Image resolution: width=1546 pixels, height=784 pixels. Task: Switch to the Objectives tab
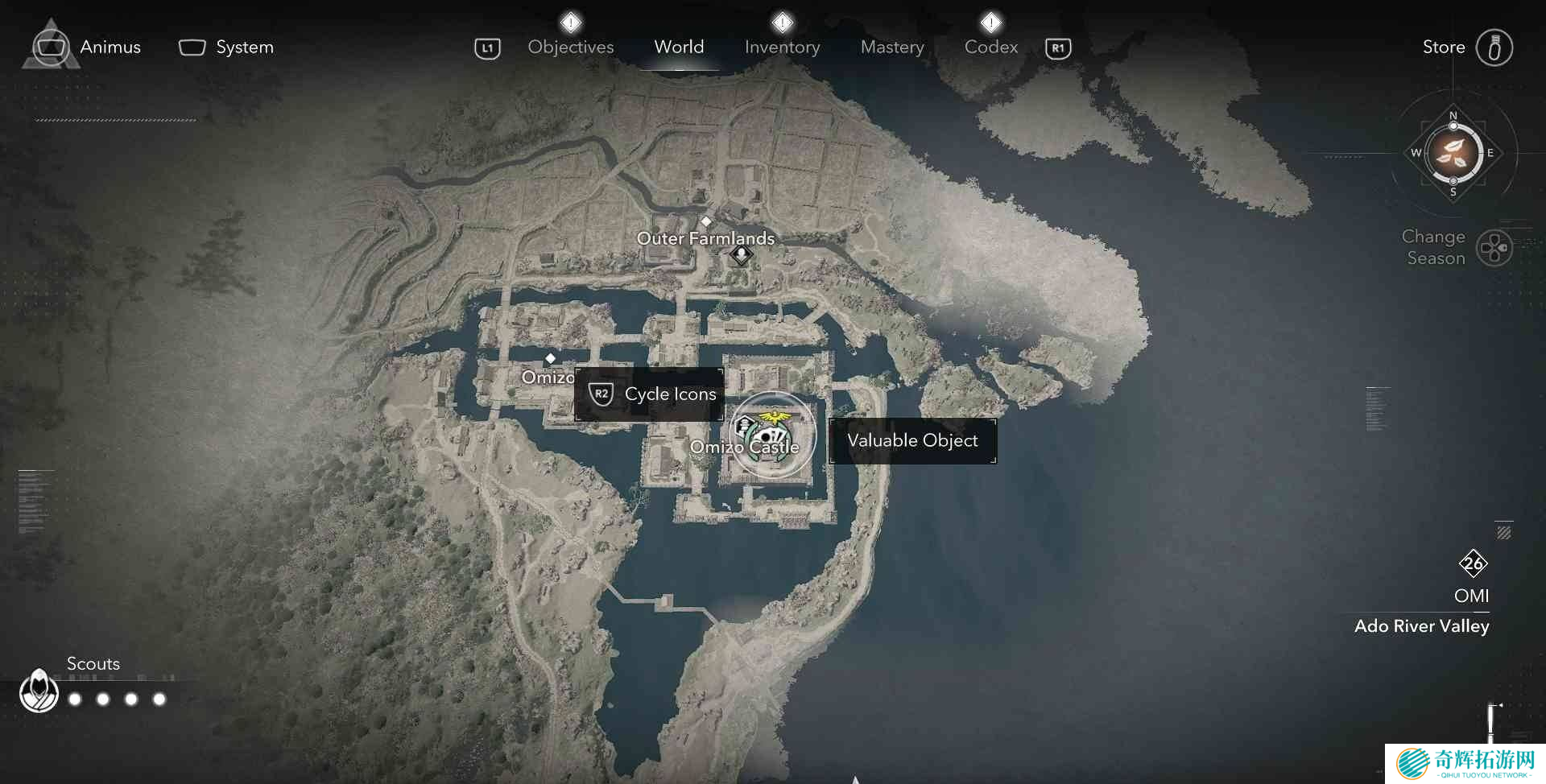(570, 47)
